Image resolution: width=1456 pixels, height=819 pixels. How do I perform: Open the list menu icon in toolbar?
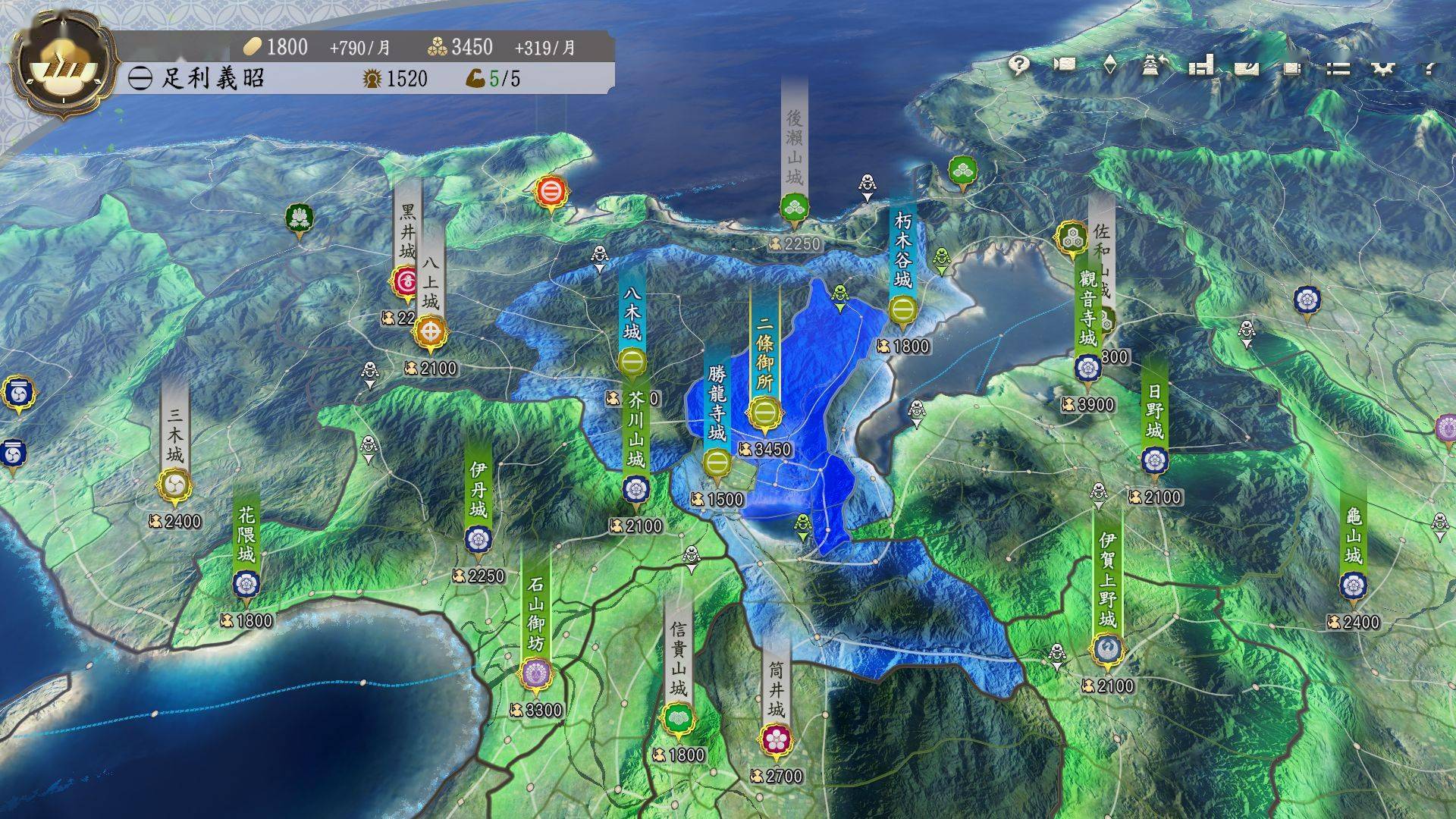[x=1338, y=68]
